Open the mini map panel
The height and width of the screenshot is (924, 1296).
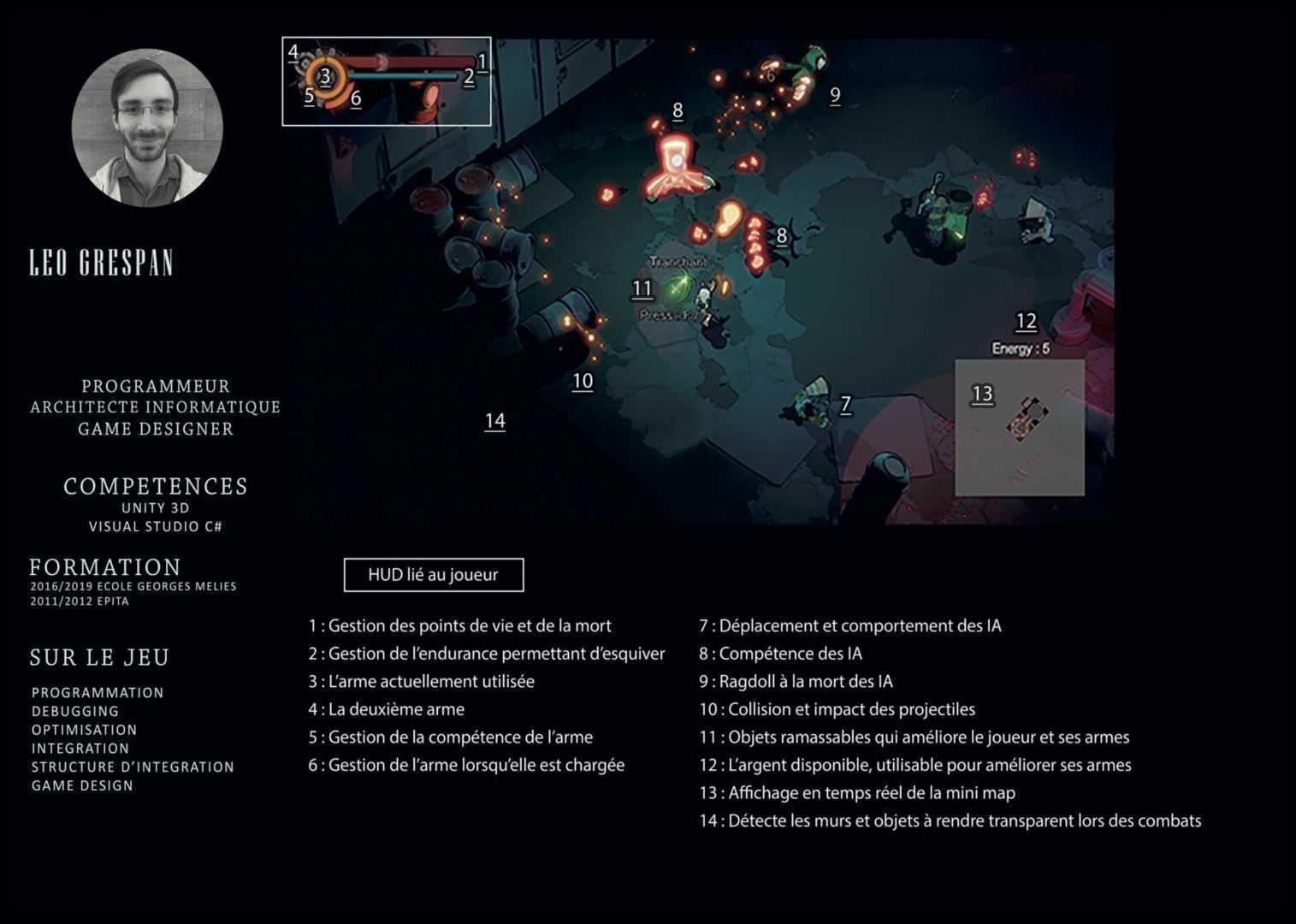point(1020,427)
